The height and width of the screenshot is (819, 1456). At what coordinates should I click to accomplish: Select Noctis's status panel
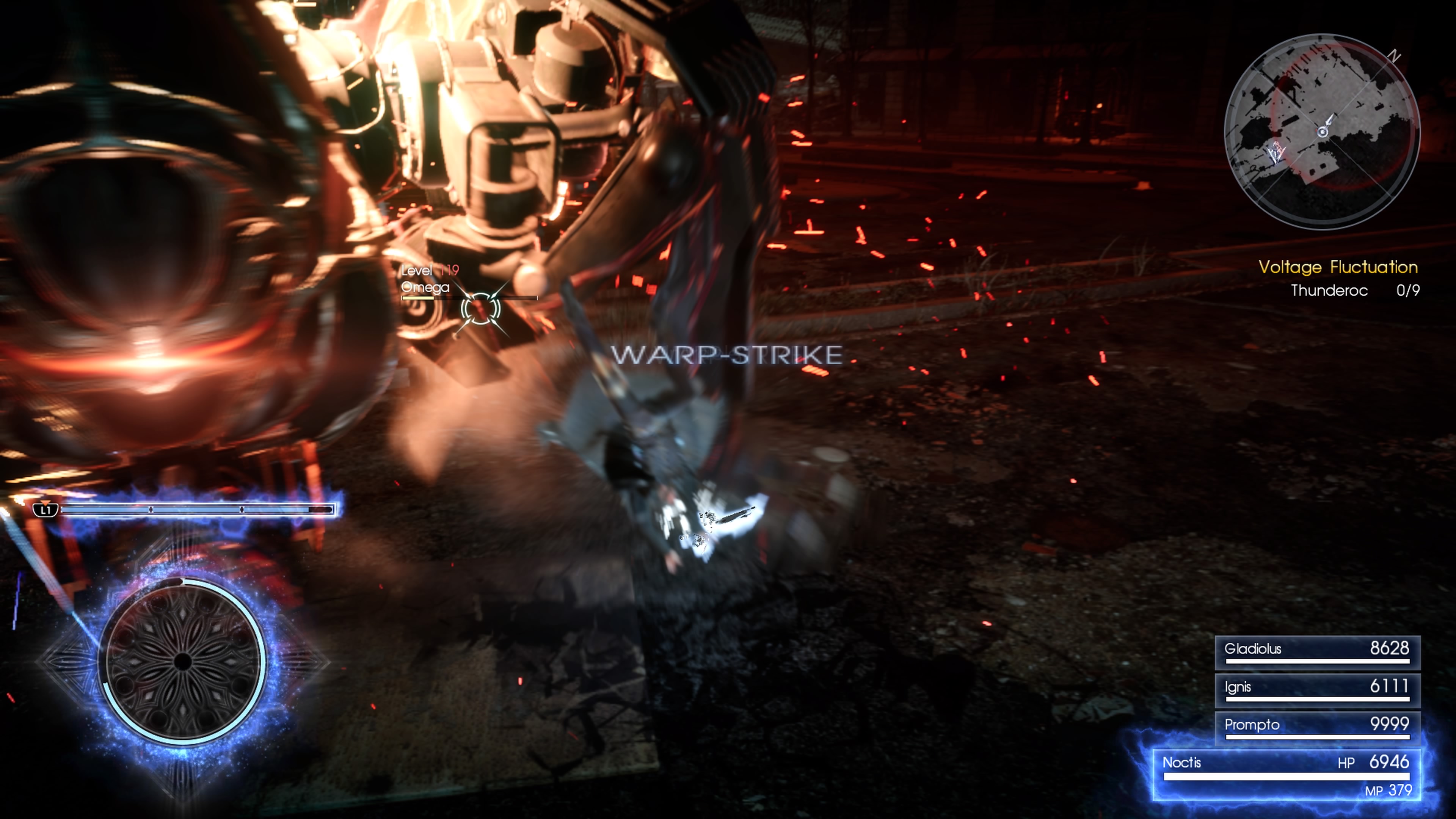[x=1286, y=774]
